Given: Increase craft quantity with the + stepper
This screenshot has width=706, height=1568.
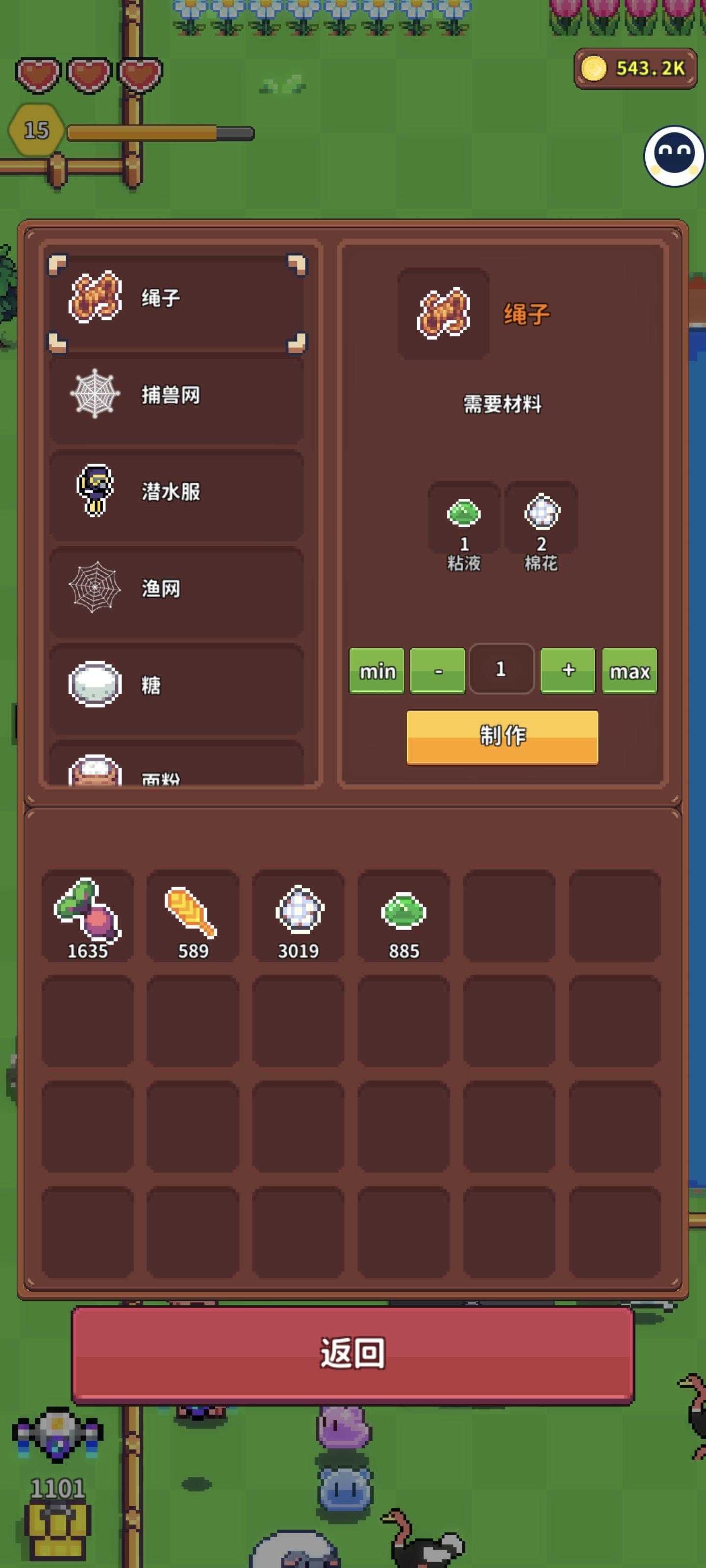Looking at the screenshot, I should 568,671.
